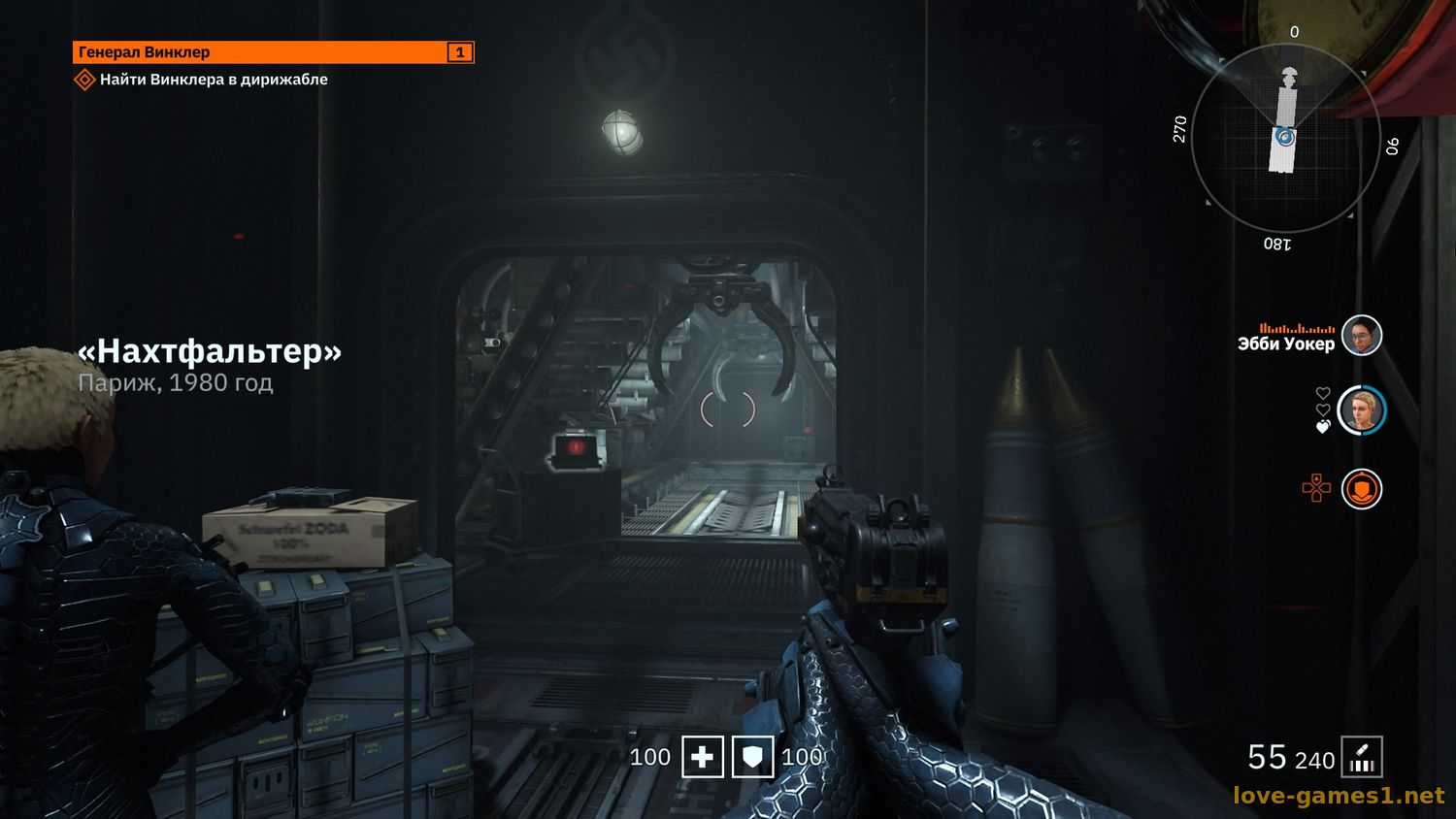Image resolution: width=1456 pixels, height=819 pixels.
Task: Open the love-games1.net watermark link
Action: pyautogui.click(x=1339, y=796)
